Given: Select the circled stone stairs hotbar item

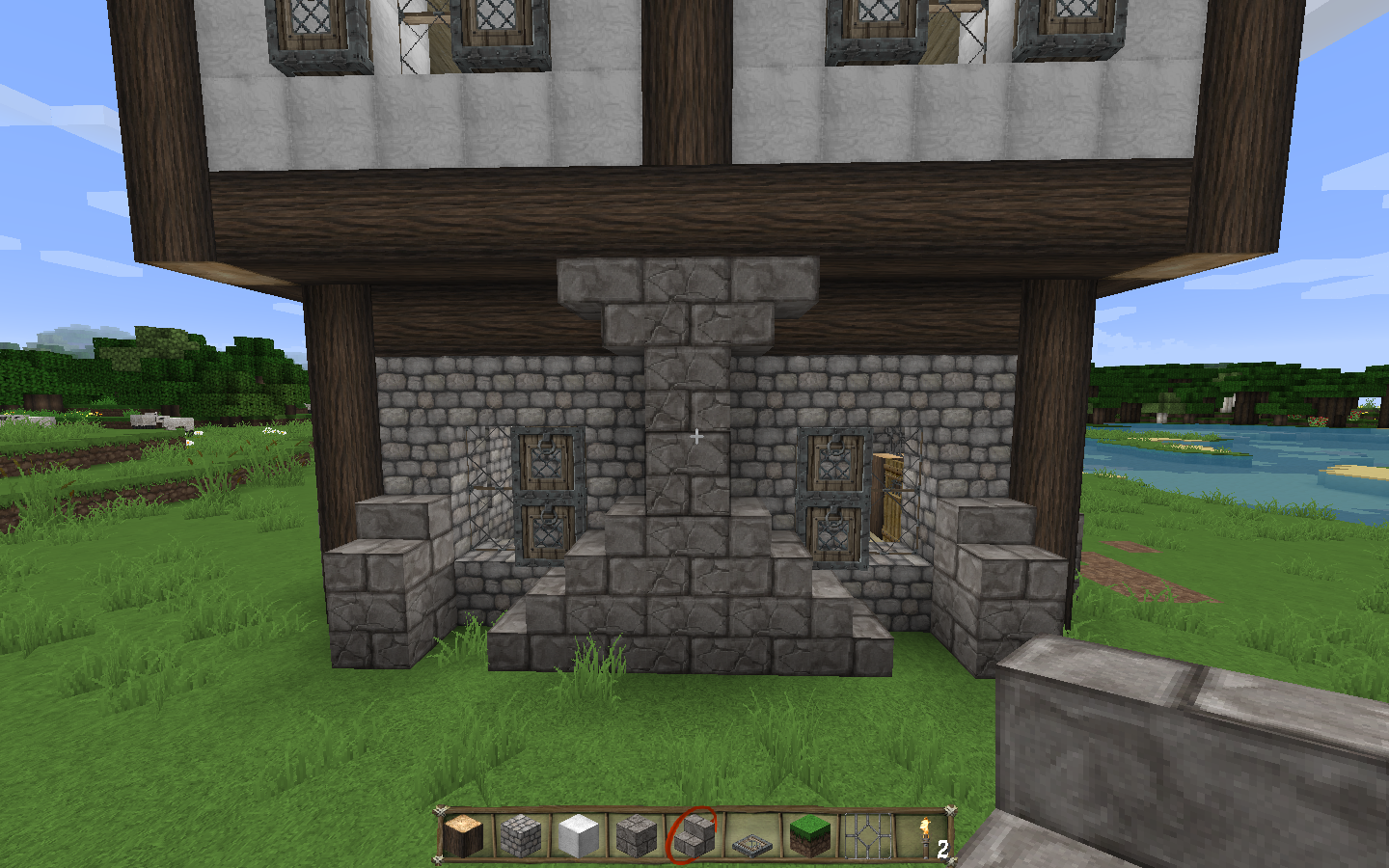Looking at the screenshot, I should pos(694,835).
